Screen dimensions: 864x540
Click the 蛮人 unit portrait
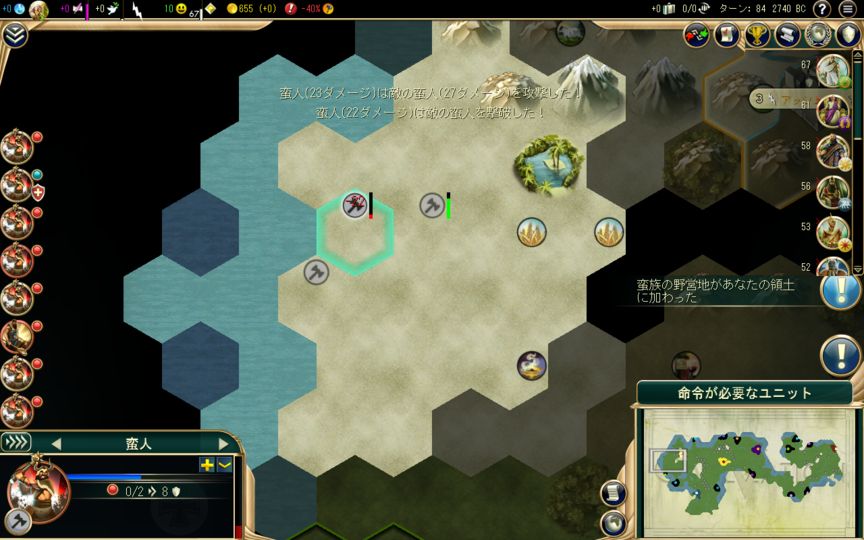(38, 489)
